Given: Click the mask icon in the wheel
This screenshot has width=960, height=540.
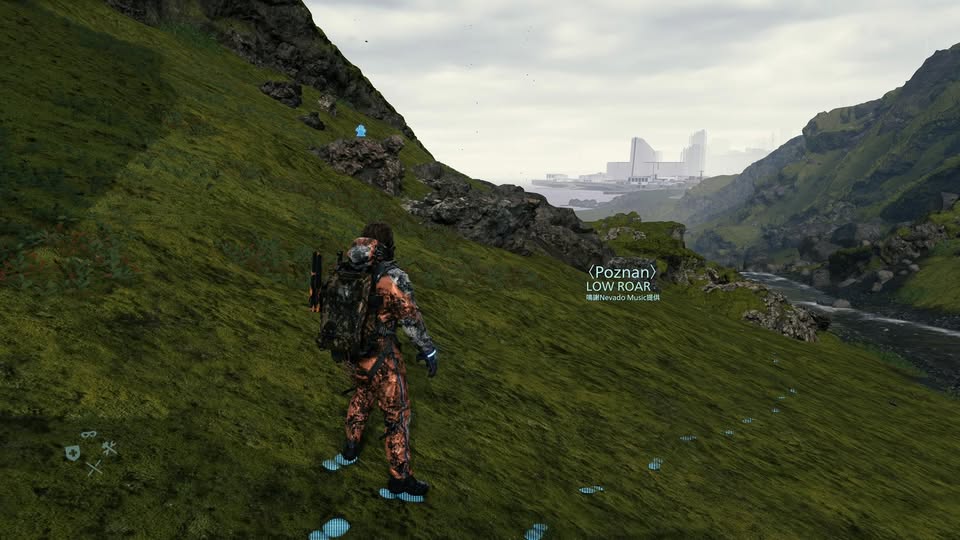Looking at the screenshot, I should (89, 435).
